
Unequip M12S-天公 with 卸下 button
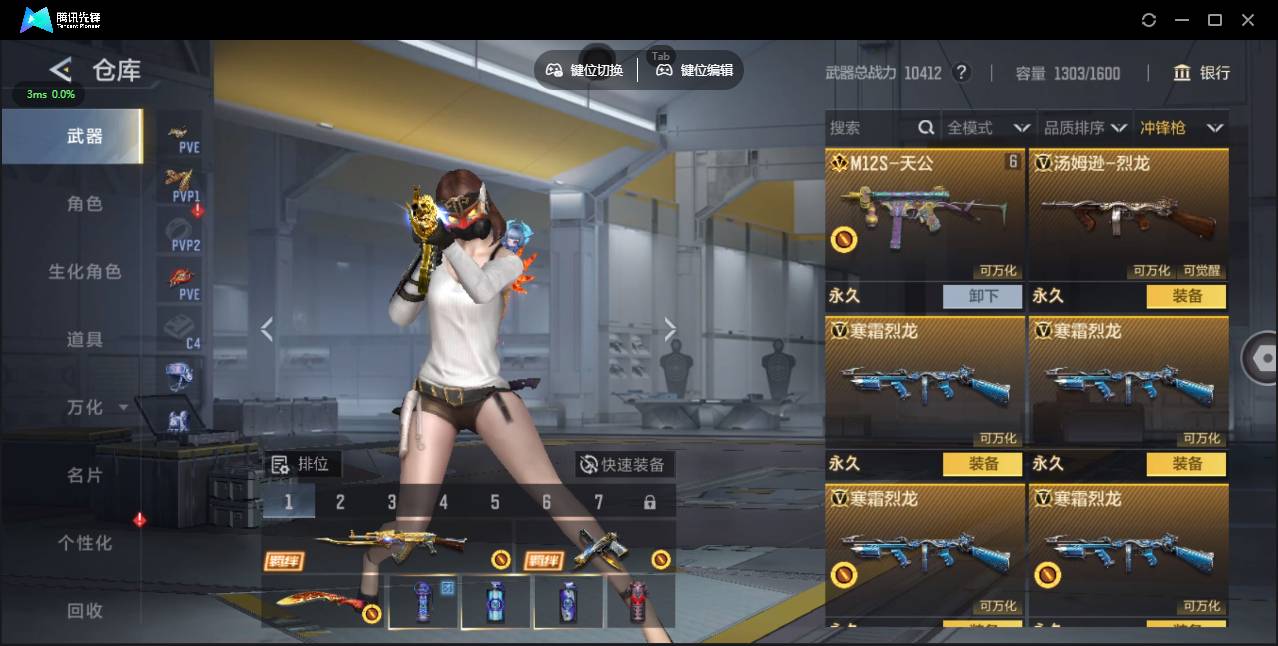pos(982,296)
